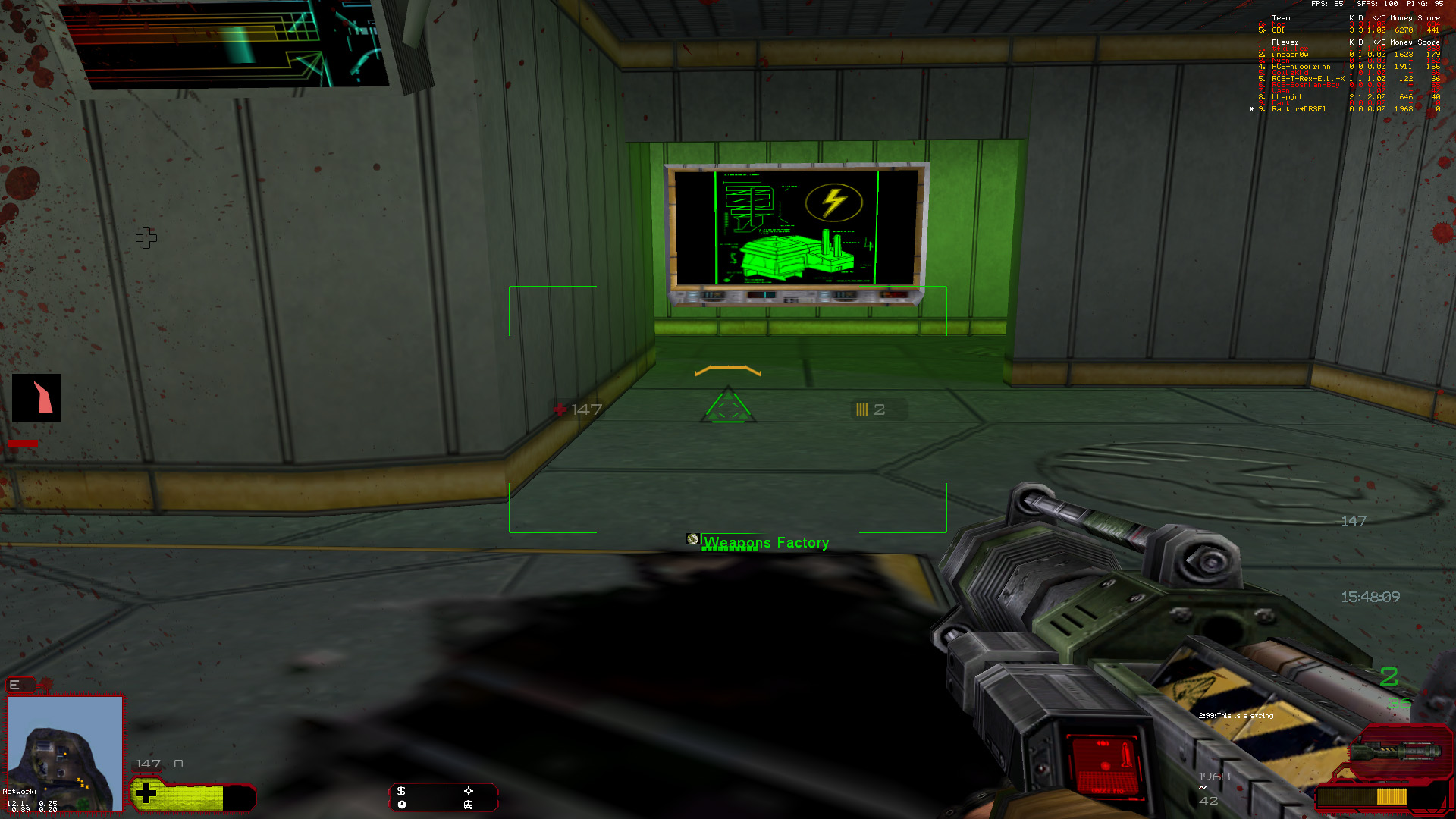Viewport: 1456px width, 819px height.
Task: Select player Raptor*[RSF] in the scoreboard
Action: click(x=1298, y=109)
